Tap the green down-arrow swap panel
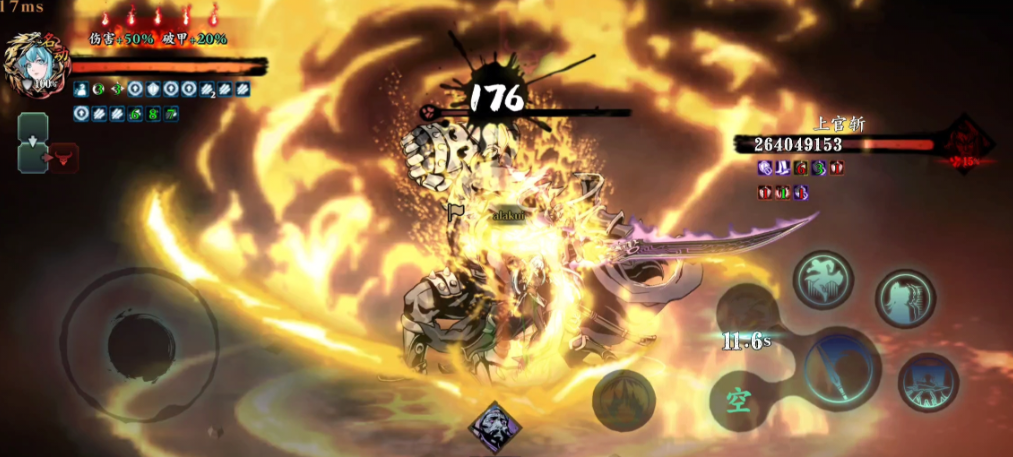 32,129
